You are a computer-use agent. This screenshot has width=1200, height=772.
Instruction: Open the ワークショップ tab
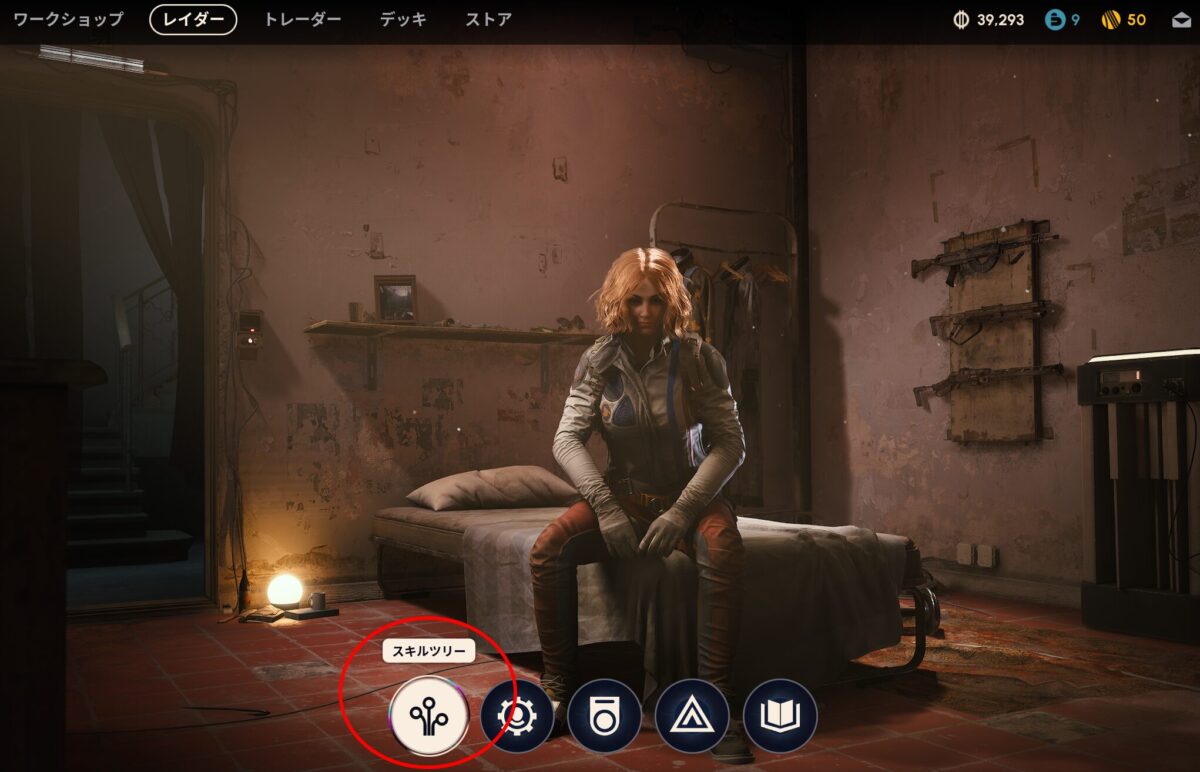tap(68, 20)
